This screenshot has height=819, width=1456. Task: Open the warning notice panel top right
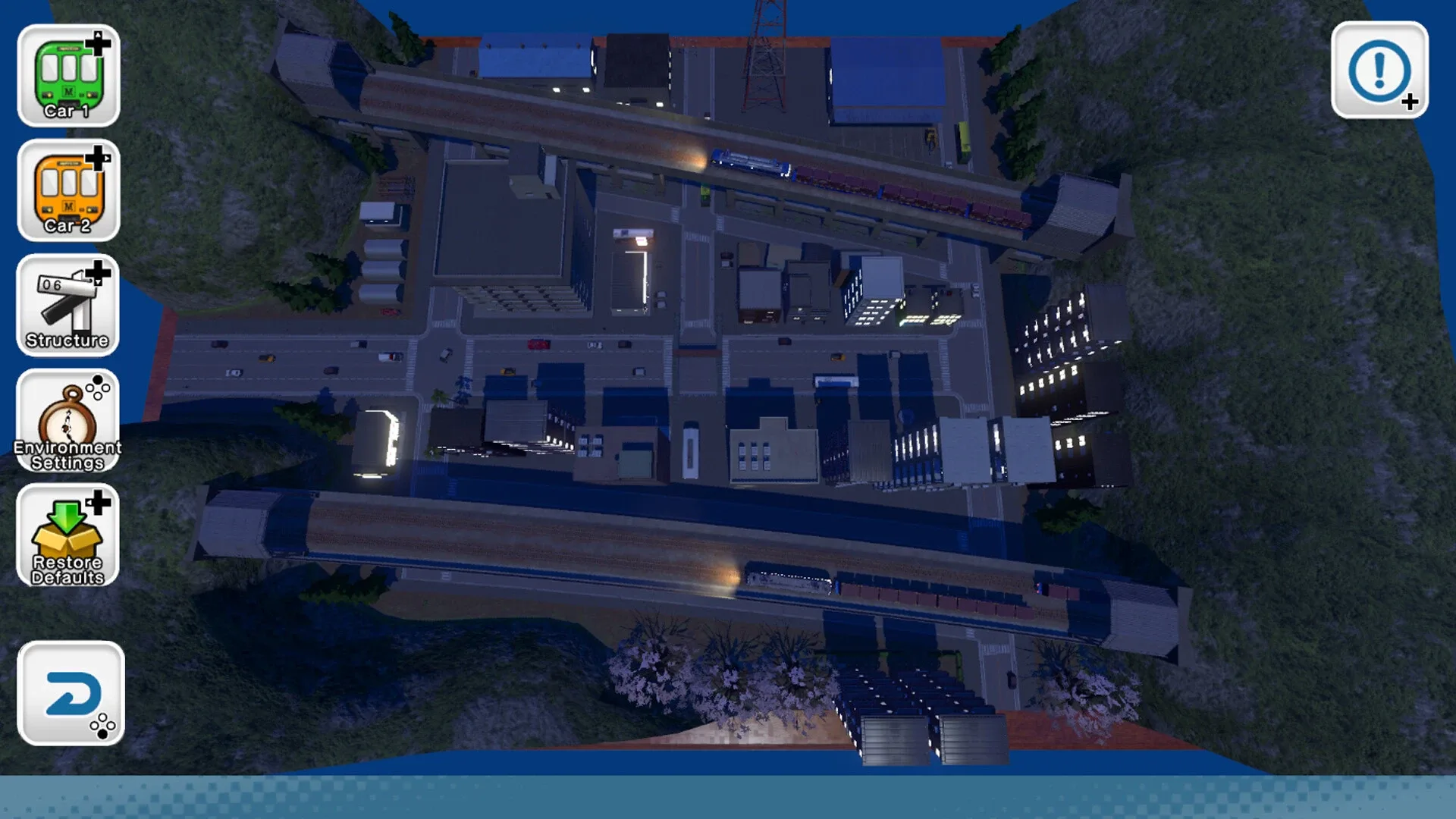pyautogui.click(x=1380, y=72)
